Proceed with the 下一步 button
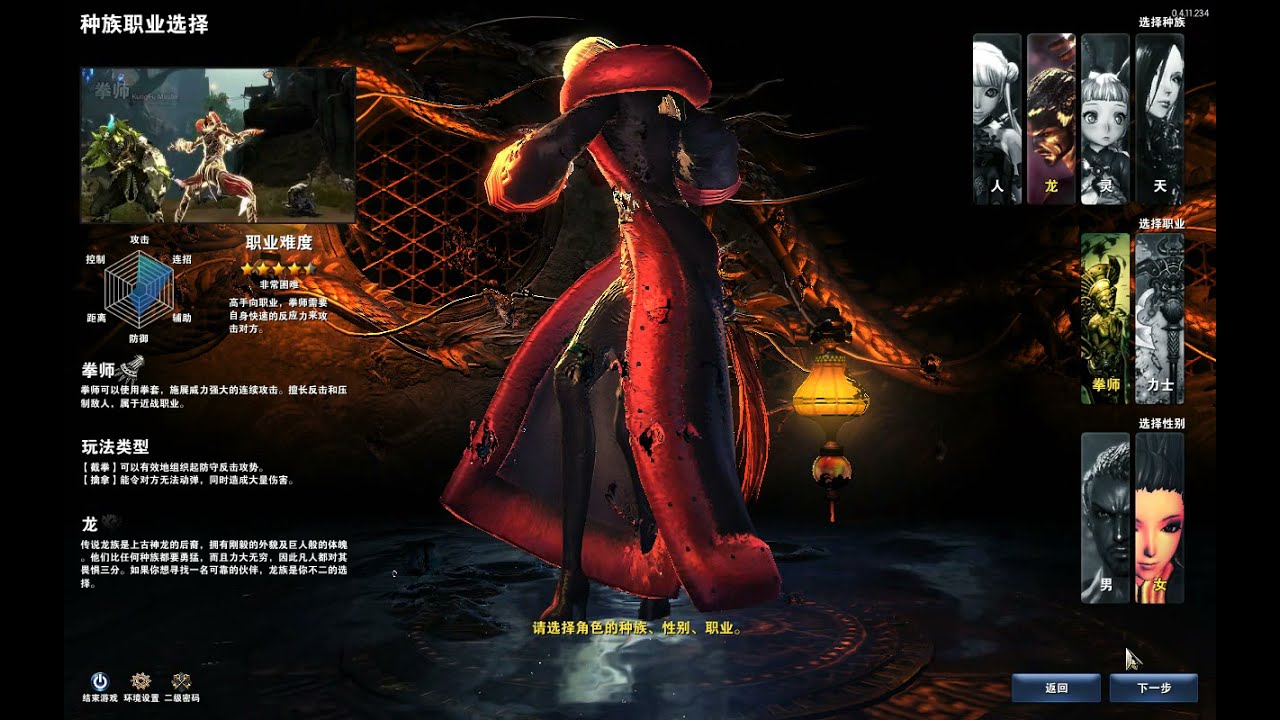The width and height of the screenshot is (1280, 720). tap(1153, 688)
